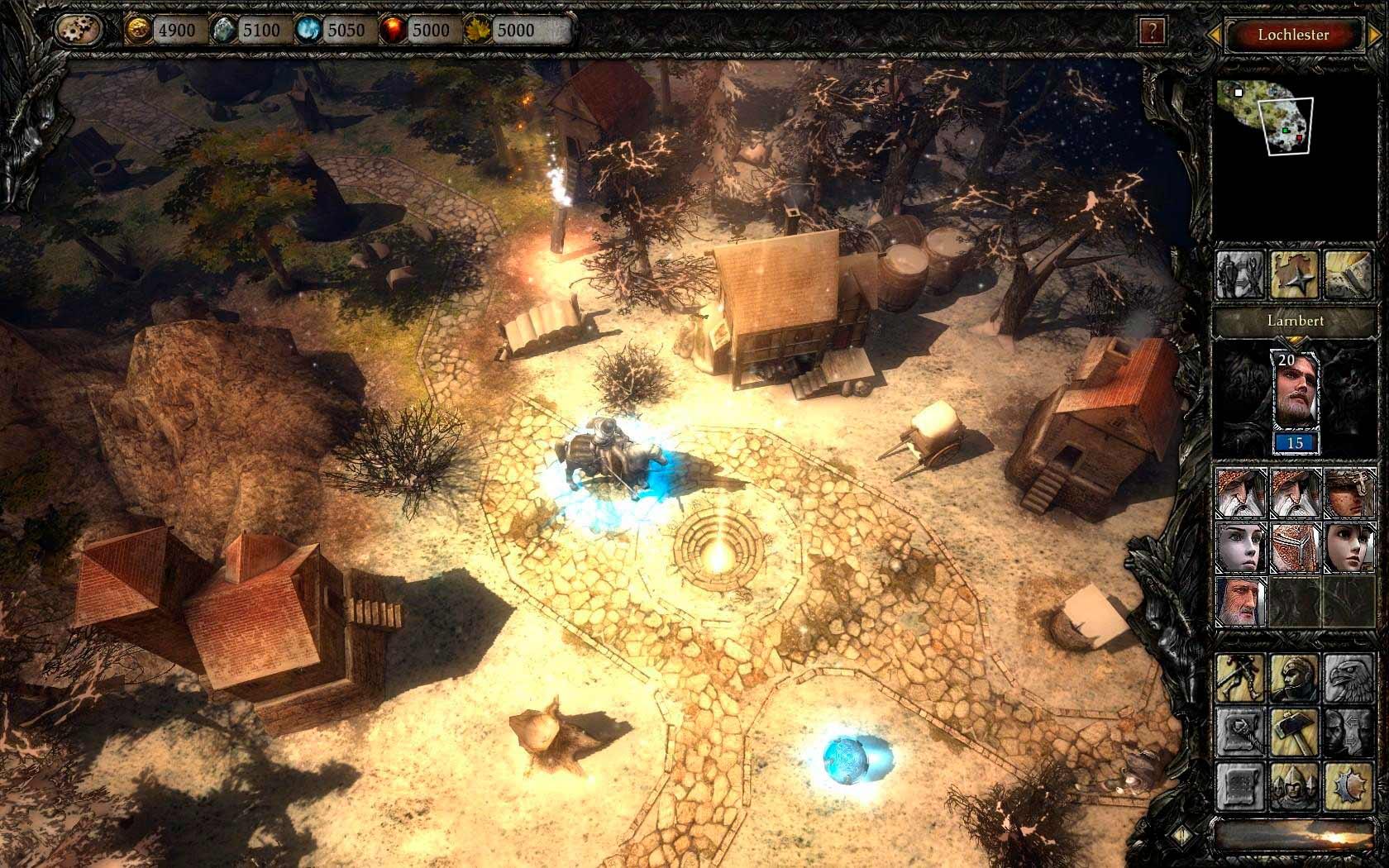Go to previous location with left arrow
Screen dimensions: 1389x868
coord(1215,35)
